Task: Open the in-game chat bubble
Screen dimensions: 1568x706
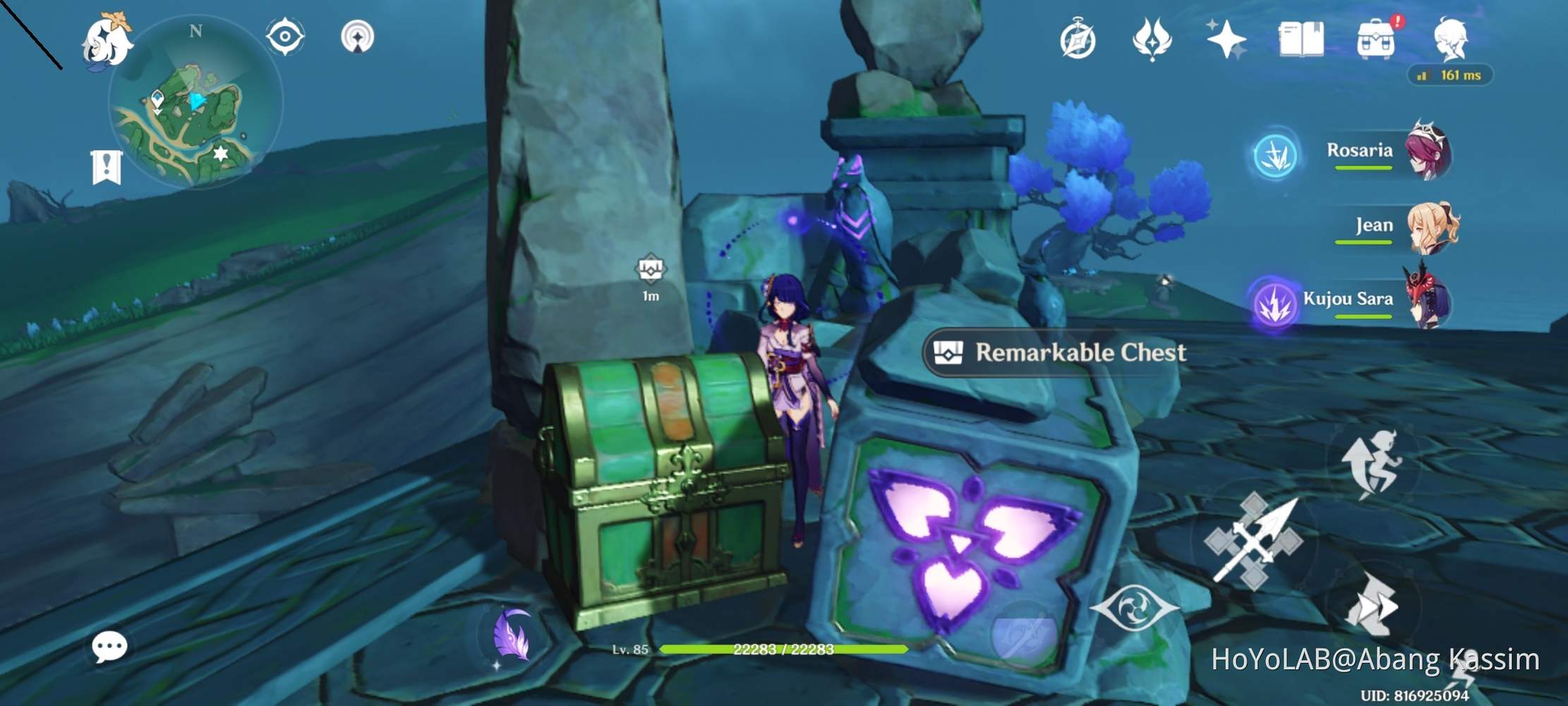Action: click(111, 646)
